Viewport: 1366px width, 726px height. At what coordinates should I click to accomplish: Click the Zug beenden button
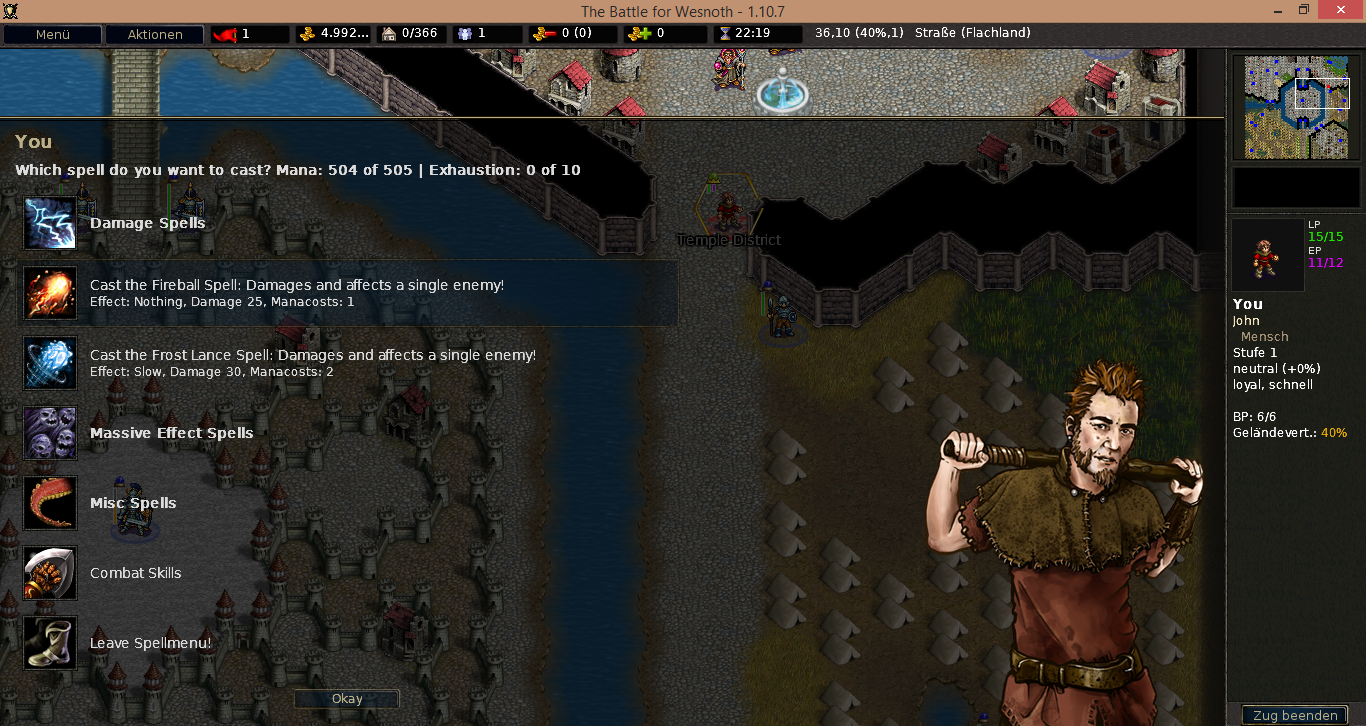coord(1294,715)
